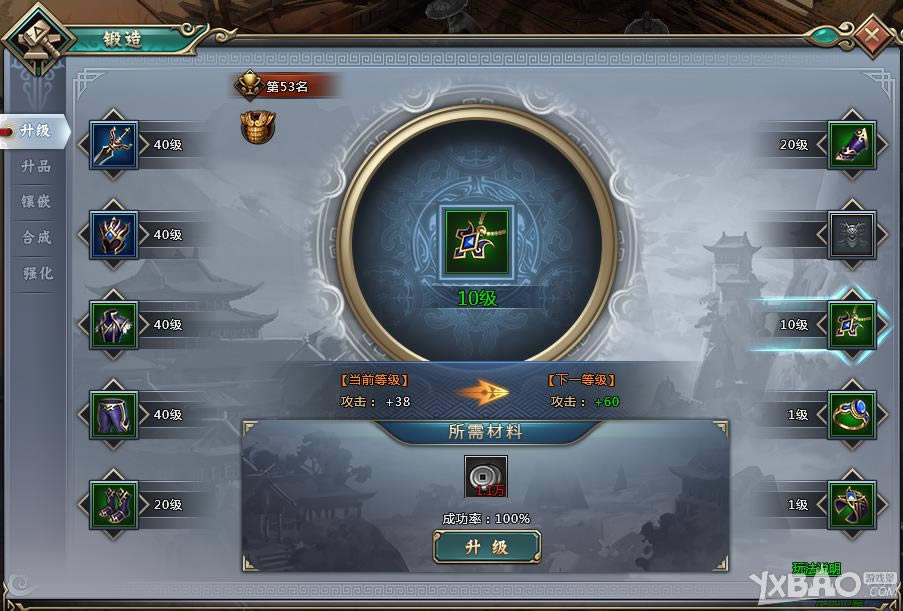Switch to the 升级 tab

click(36, 130)
